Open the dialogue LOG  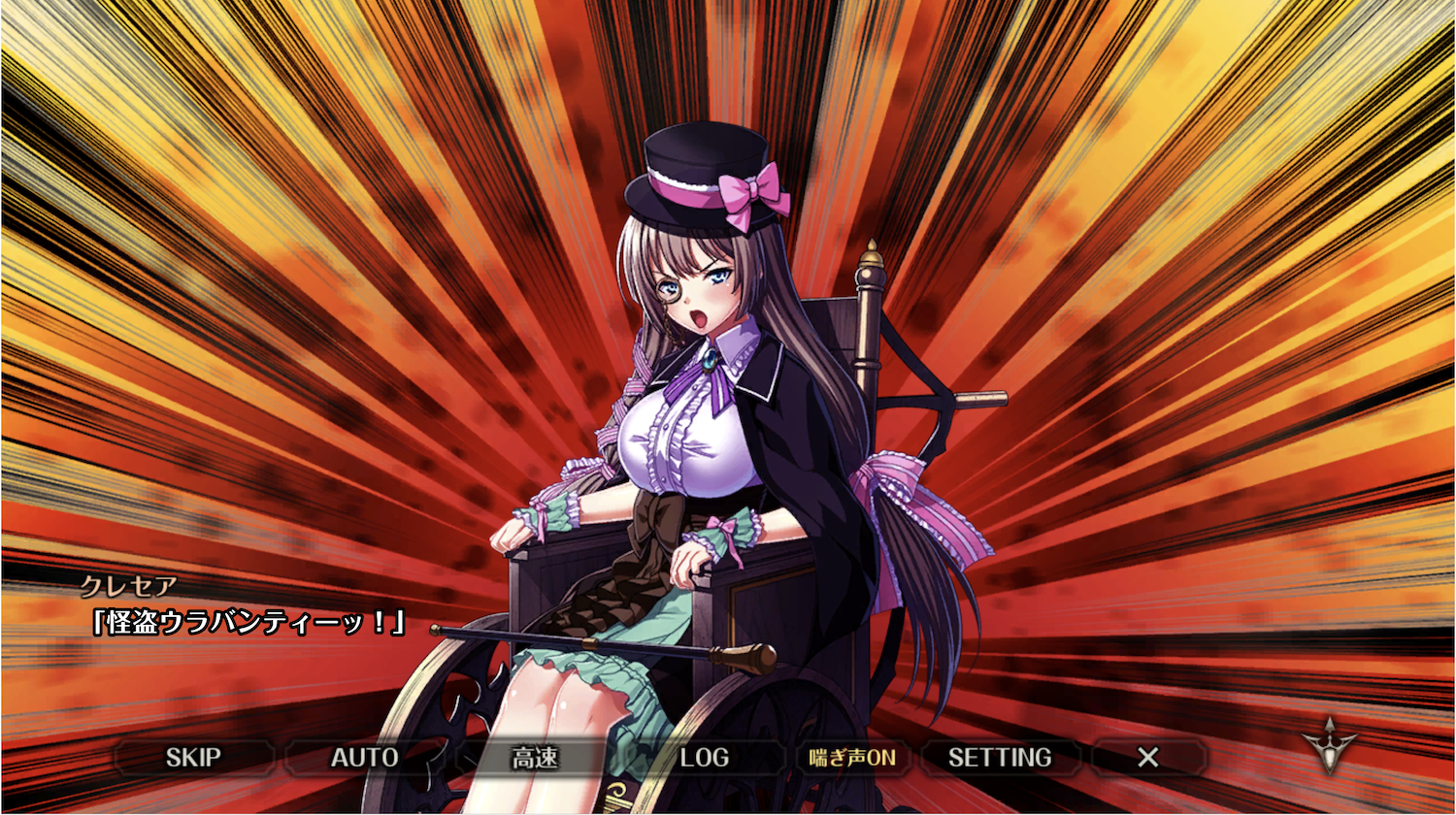(705, 758)
